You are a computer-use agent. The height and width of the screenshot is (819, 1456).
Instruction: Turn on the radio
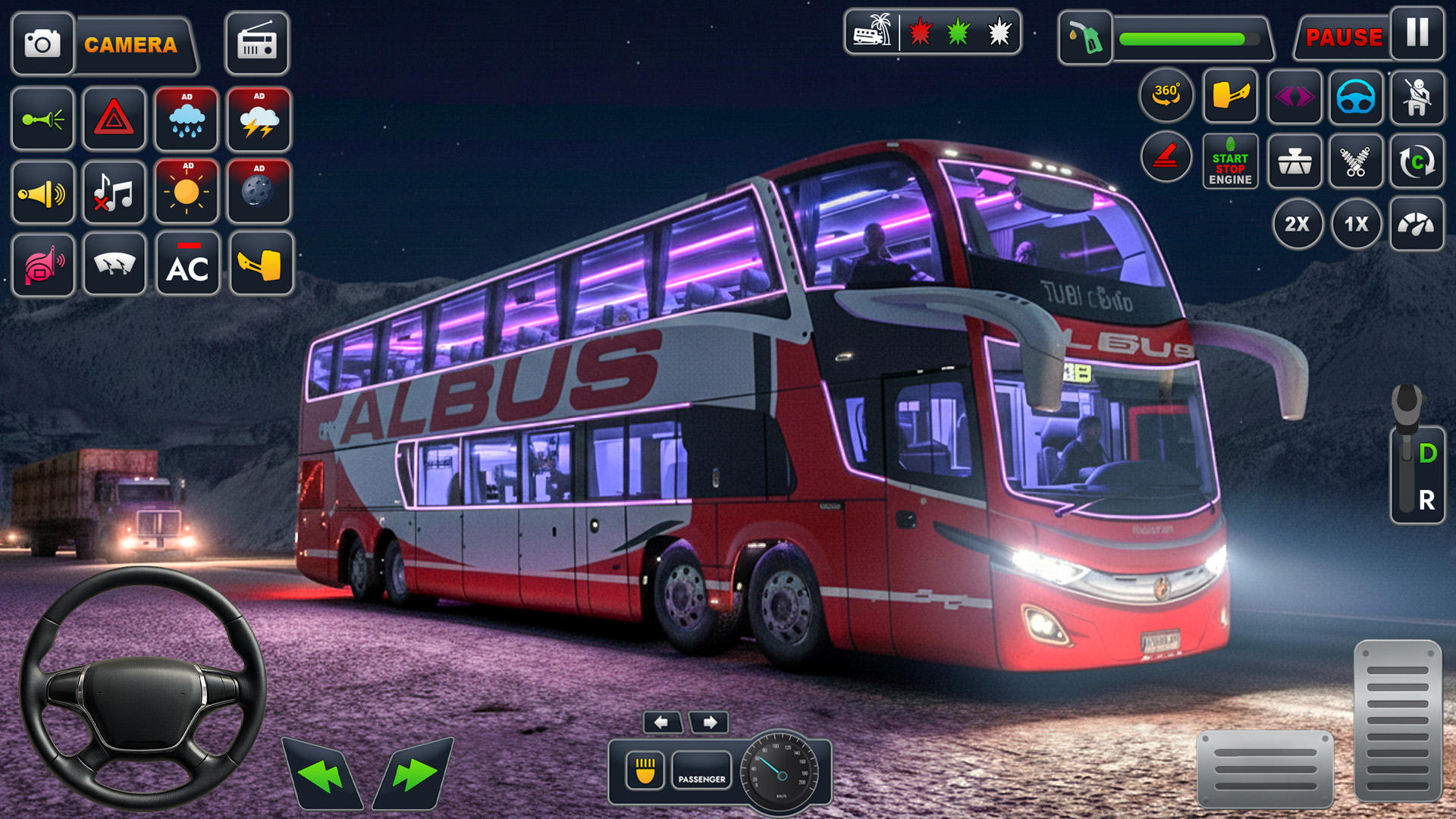257,44
